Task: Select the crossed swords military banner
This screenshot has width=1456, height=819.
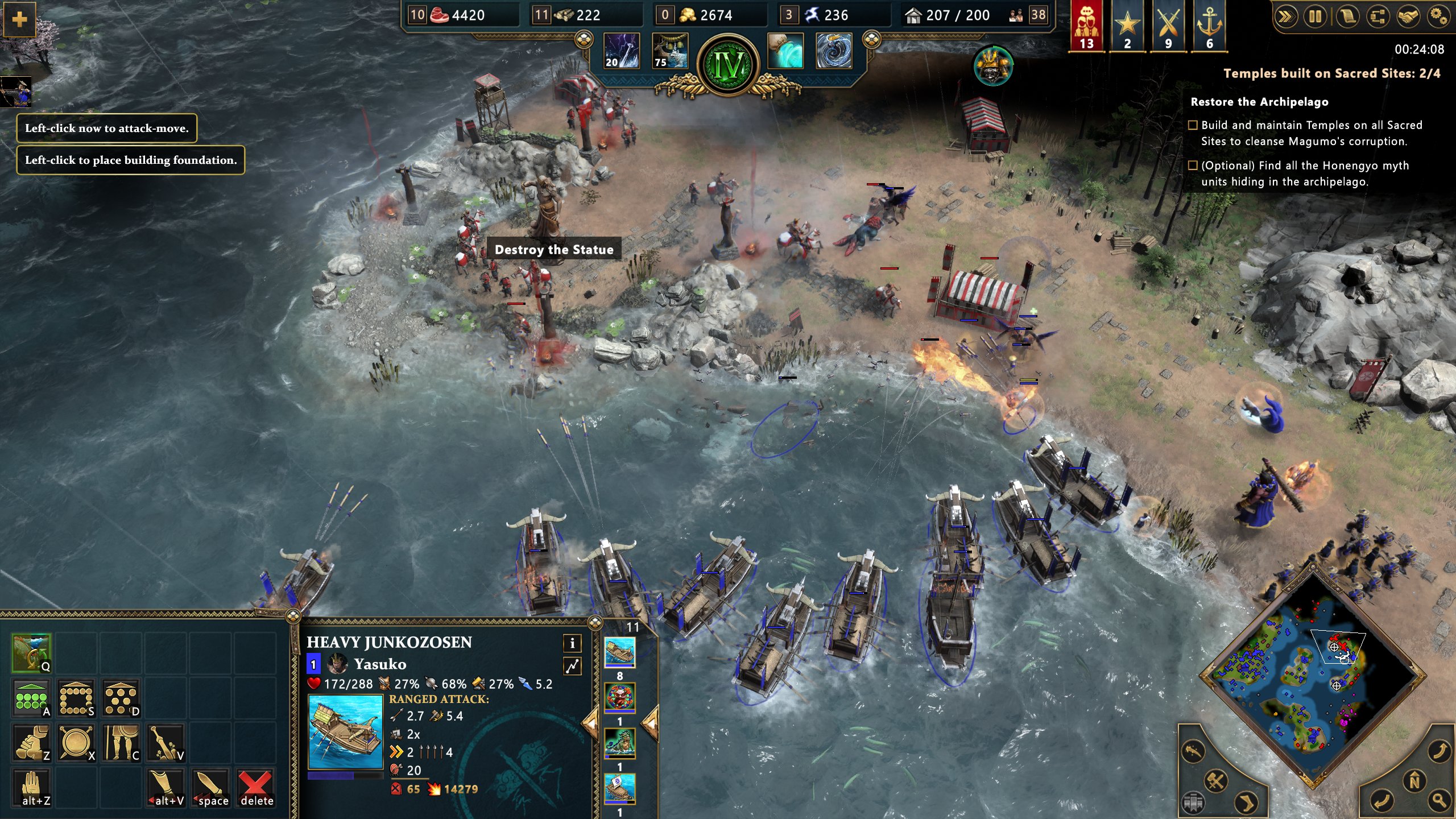Action: click(x=1168, y=26)
